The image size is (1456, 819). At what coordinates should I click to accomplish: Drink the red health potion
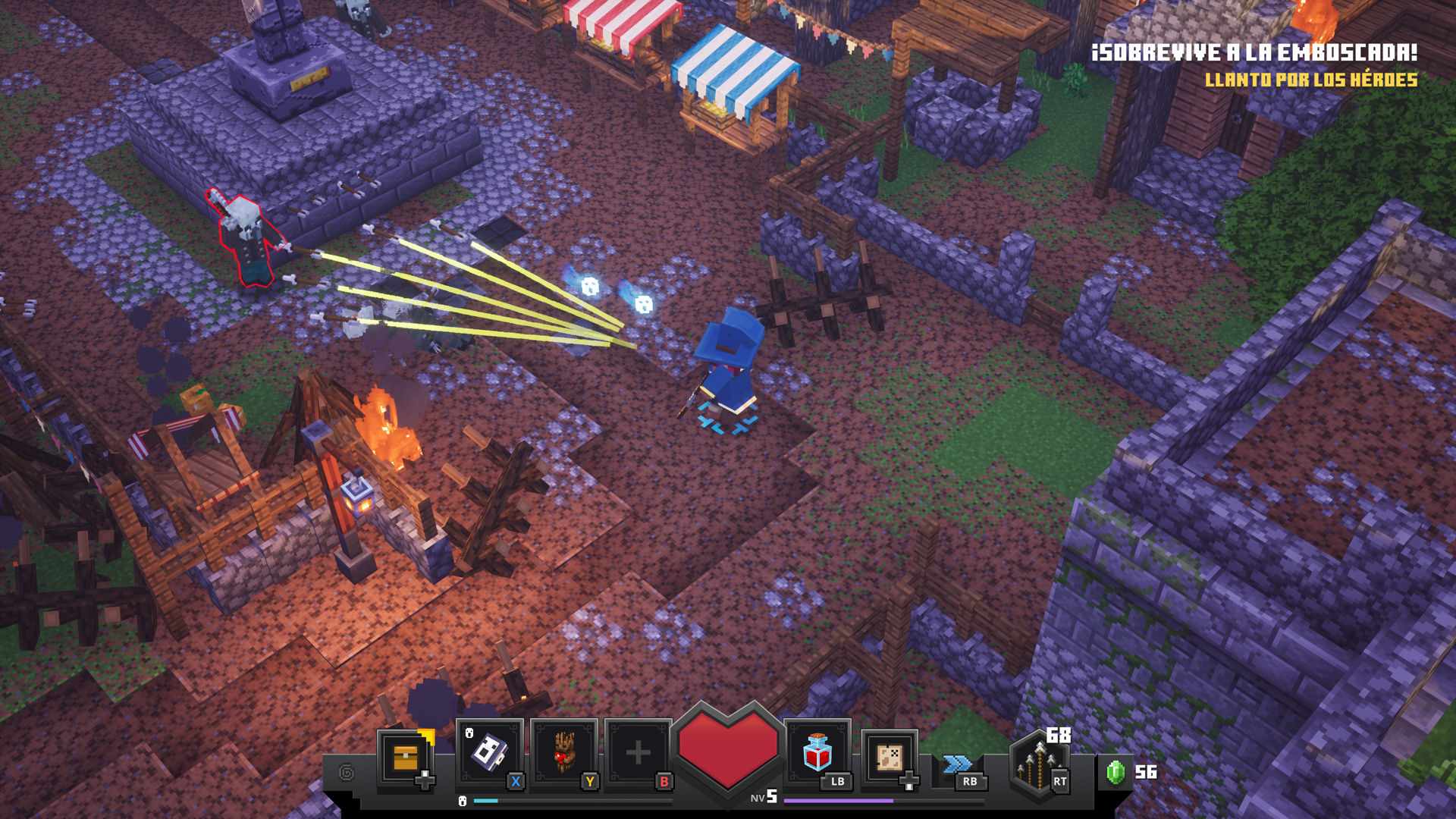[x=817, y=752]
